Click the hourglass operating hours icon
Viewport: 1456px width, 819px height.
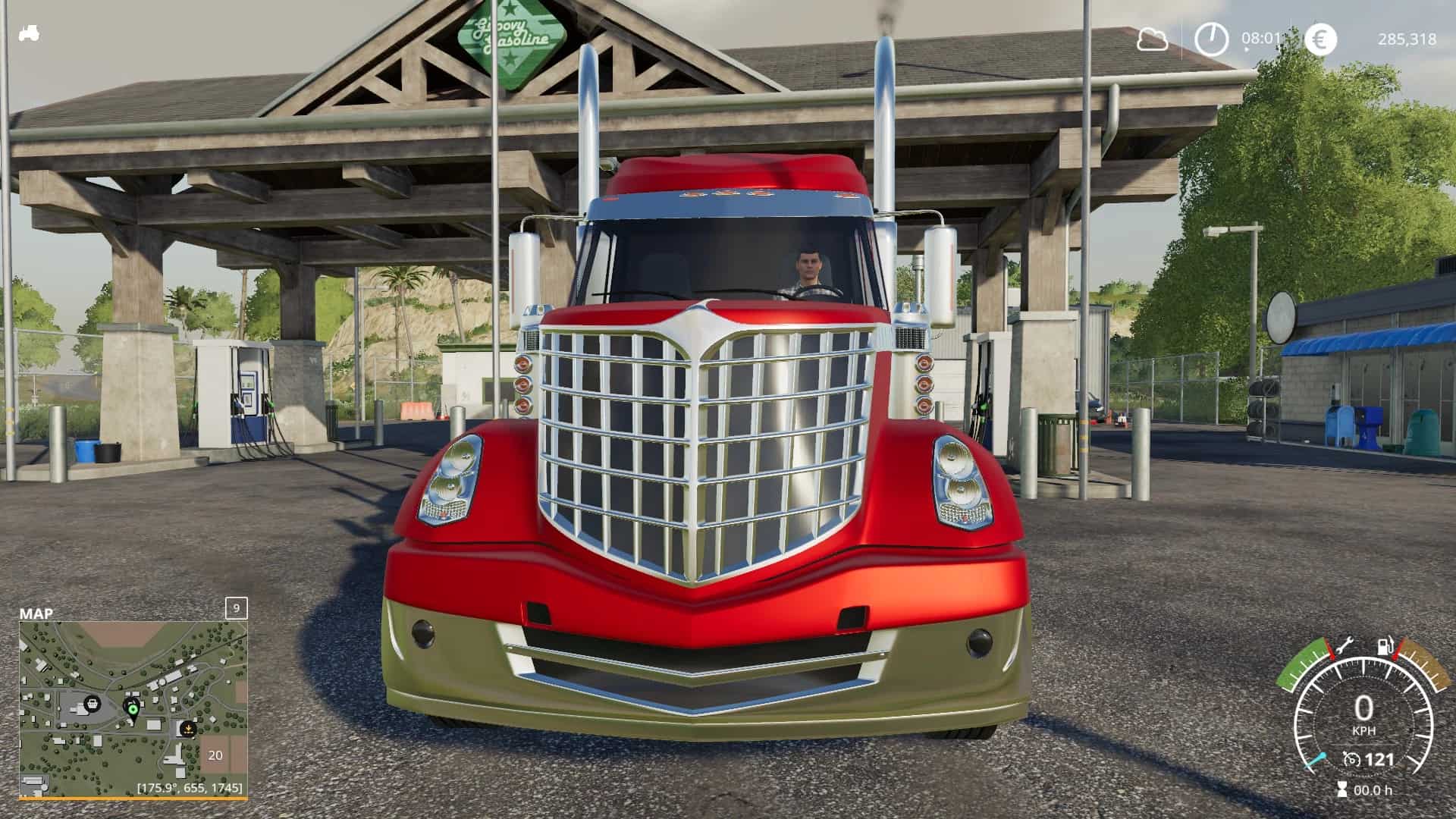pyautogui.click(x=1343, y=789)
